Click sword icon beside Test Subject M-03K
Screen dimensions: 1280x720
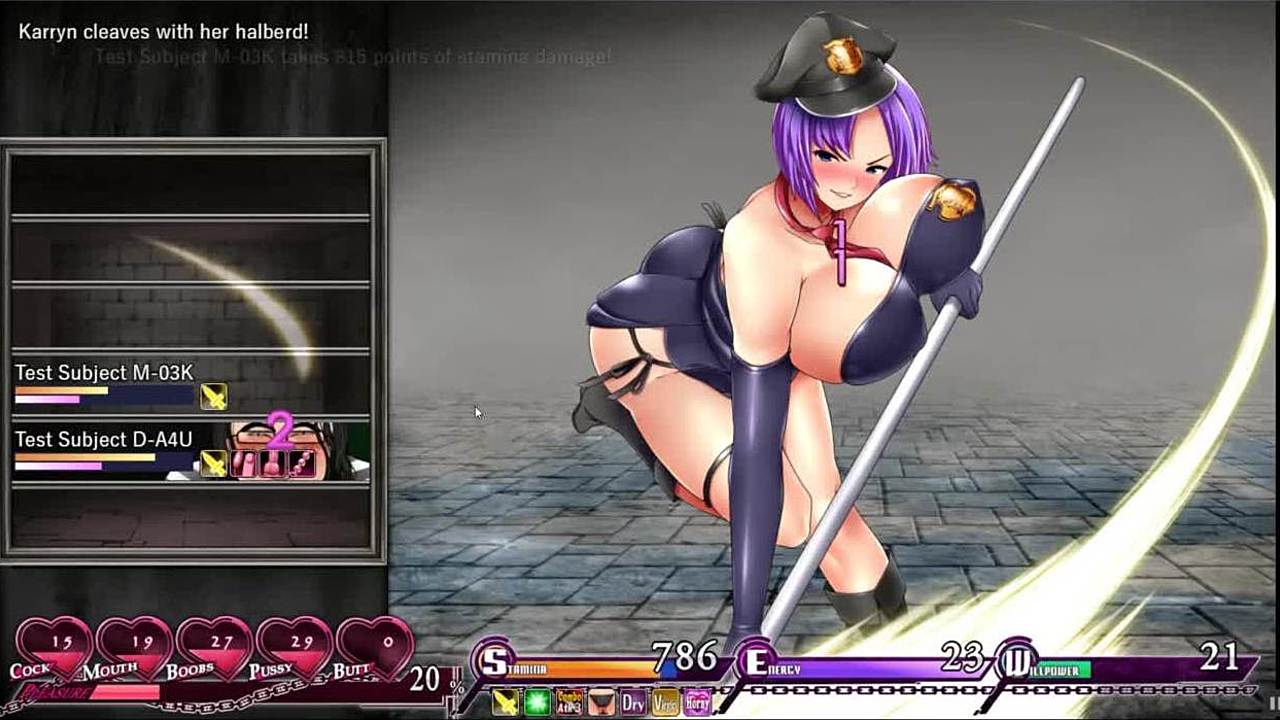213,397
